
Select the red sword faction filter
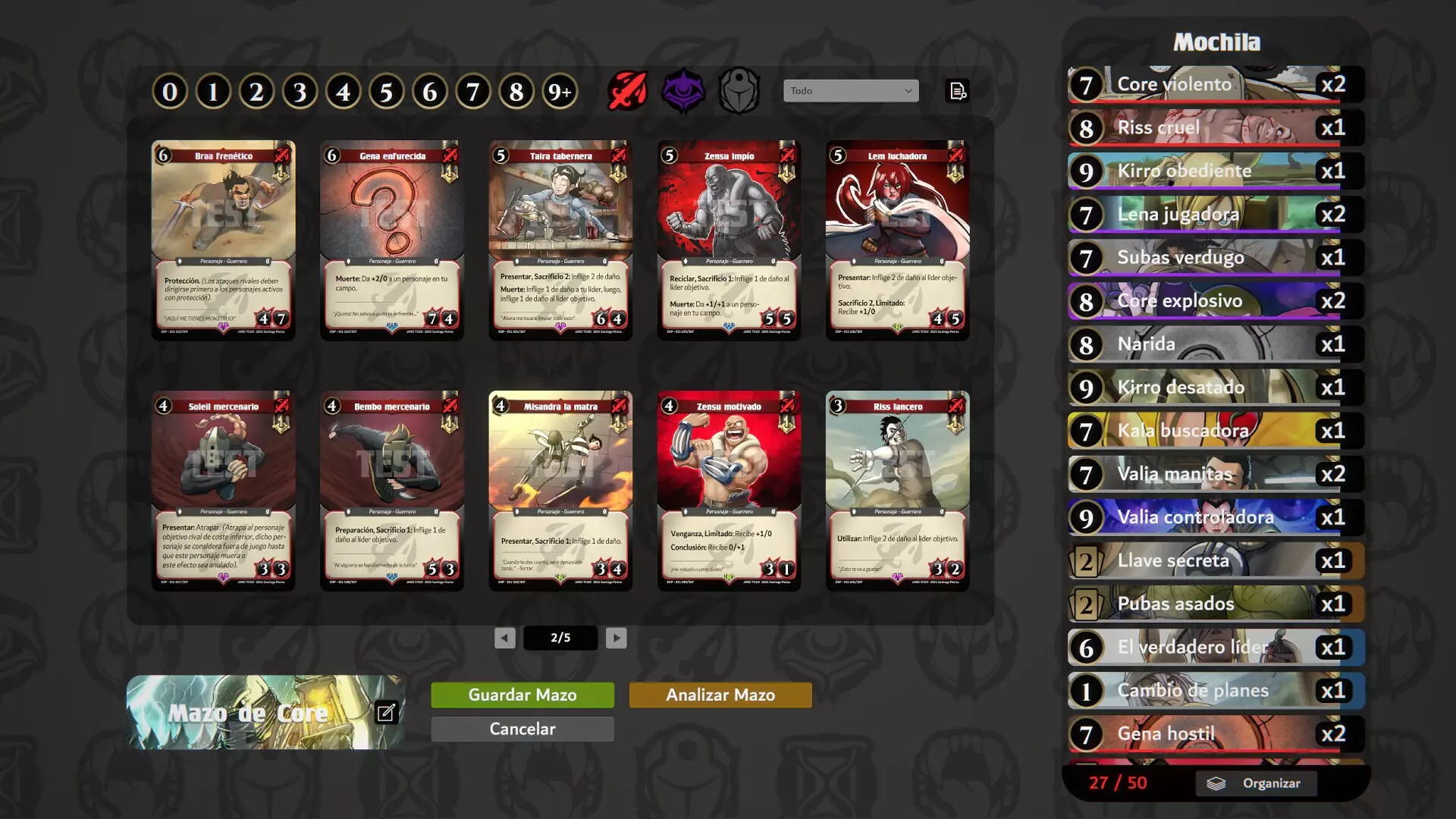pos(626,90)
